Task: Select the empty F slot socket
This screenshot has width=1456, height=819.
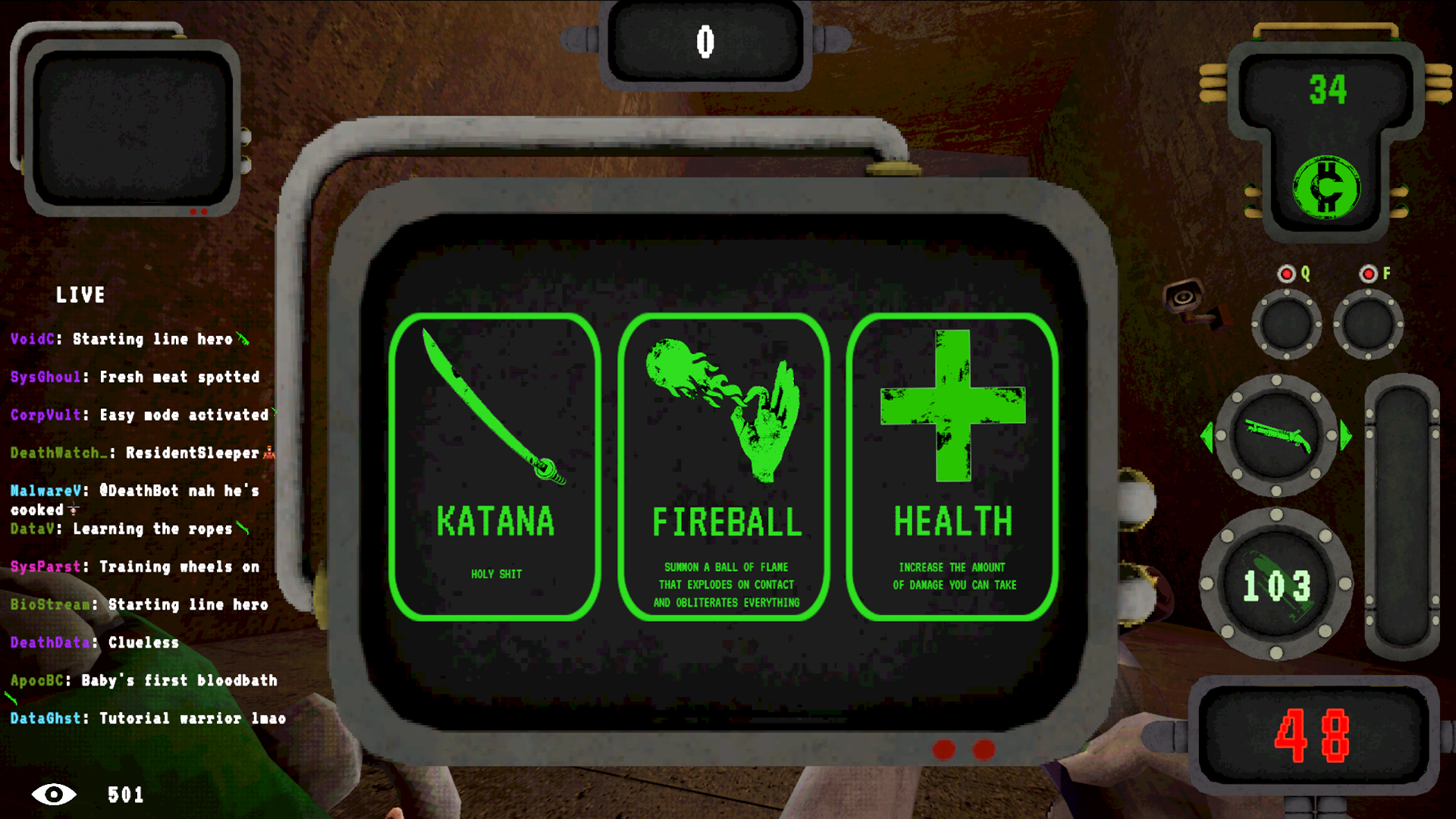Action: click(x=1367, y=325)
